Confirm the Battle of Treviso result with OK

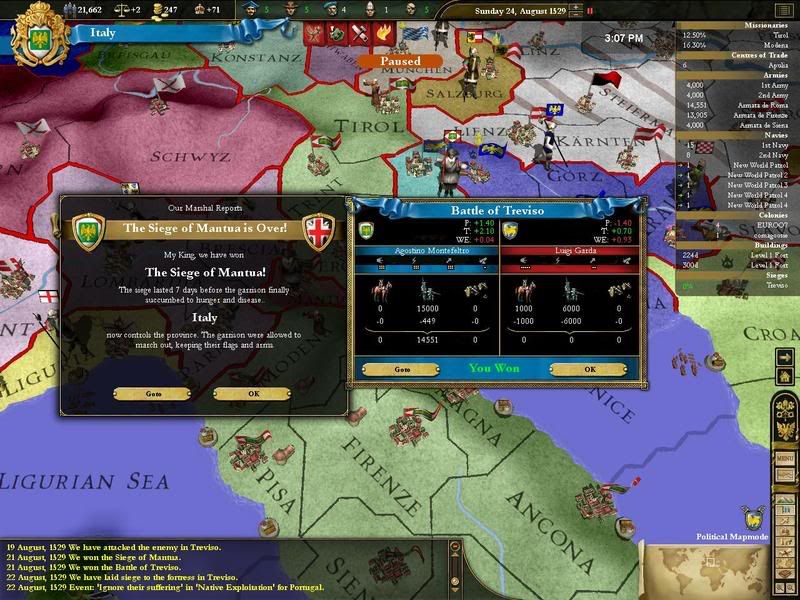[x=590, y=369]
